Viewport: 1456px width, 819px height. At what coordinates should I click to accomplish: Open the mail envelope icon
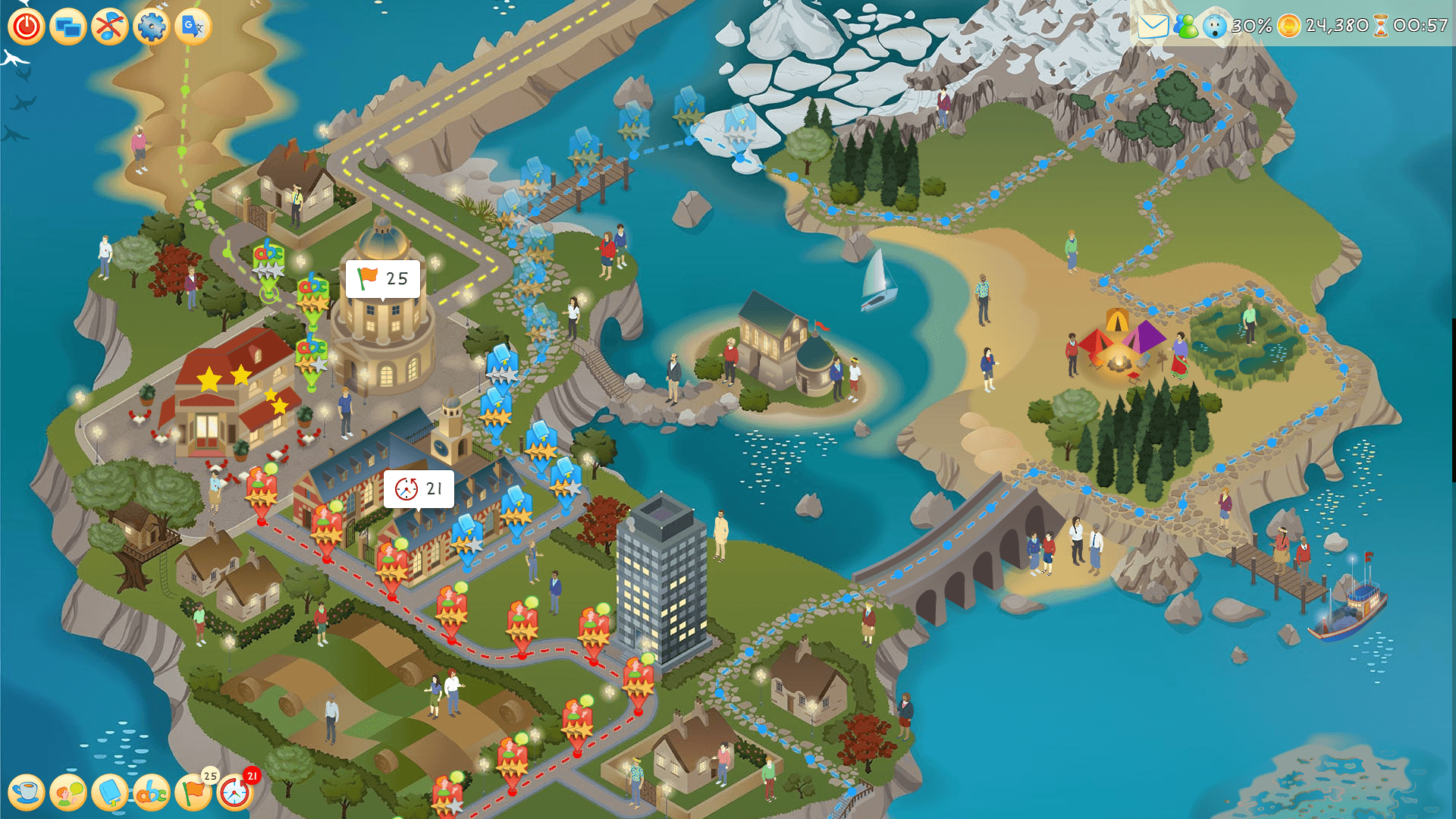(1153, 27)
